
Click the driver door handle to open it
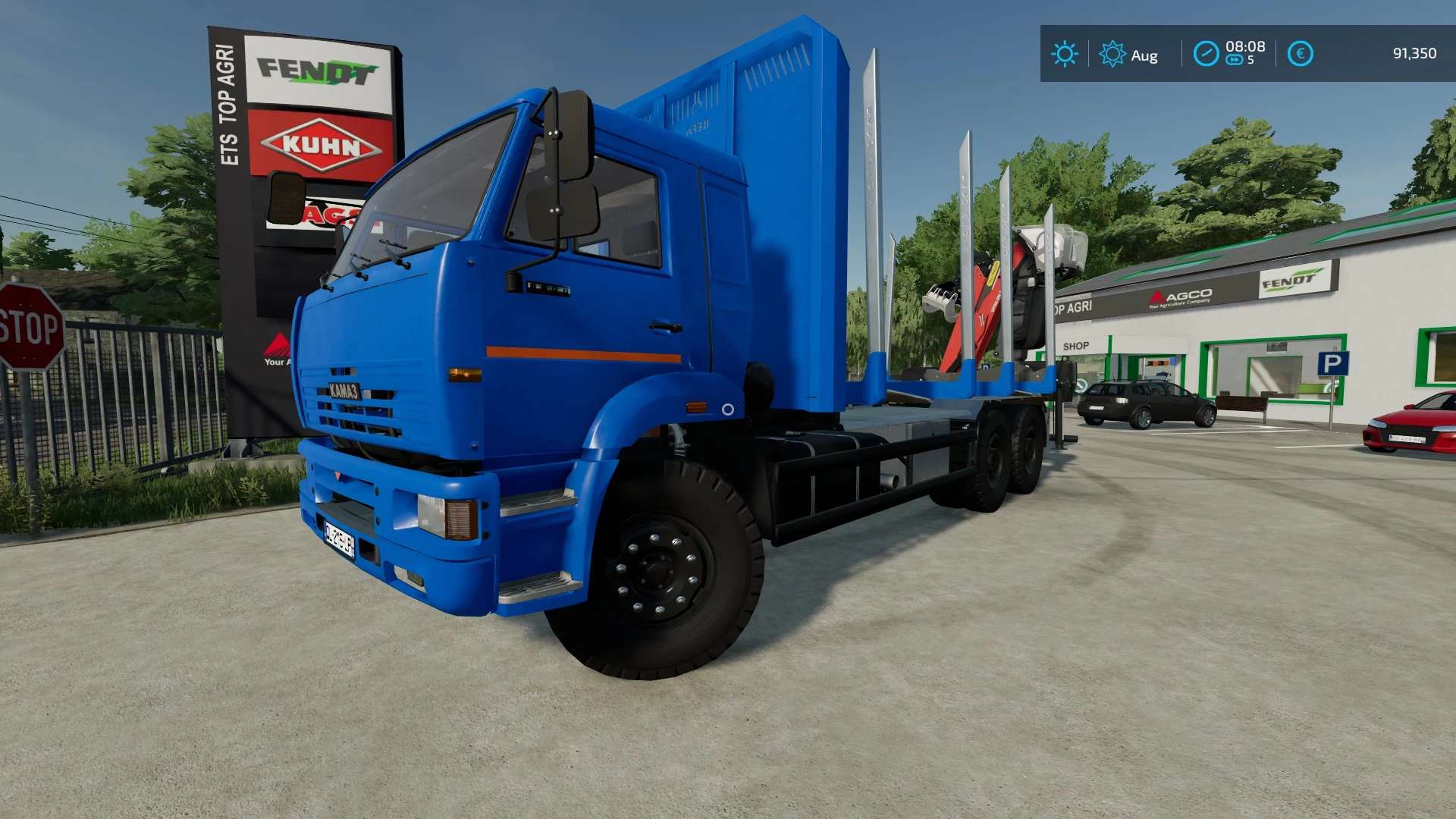point(664,326)
